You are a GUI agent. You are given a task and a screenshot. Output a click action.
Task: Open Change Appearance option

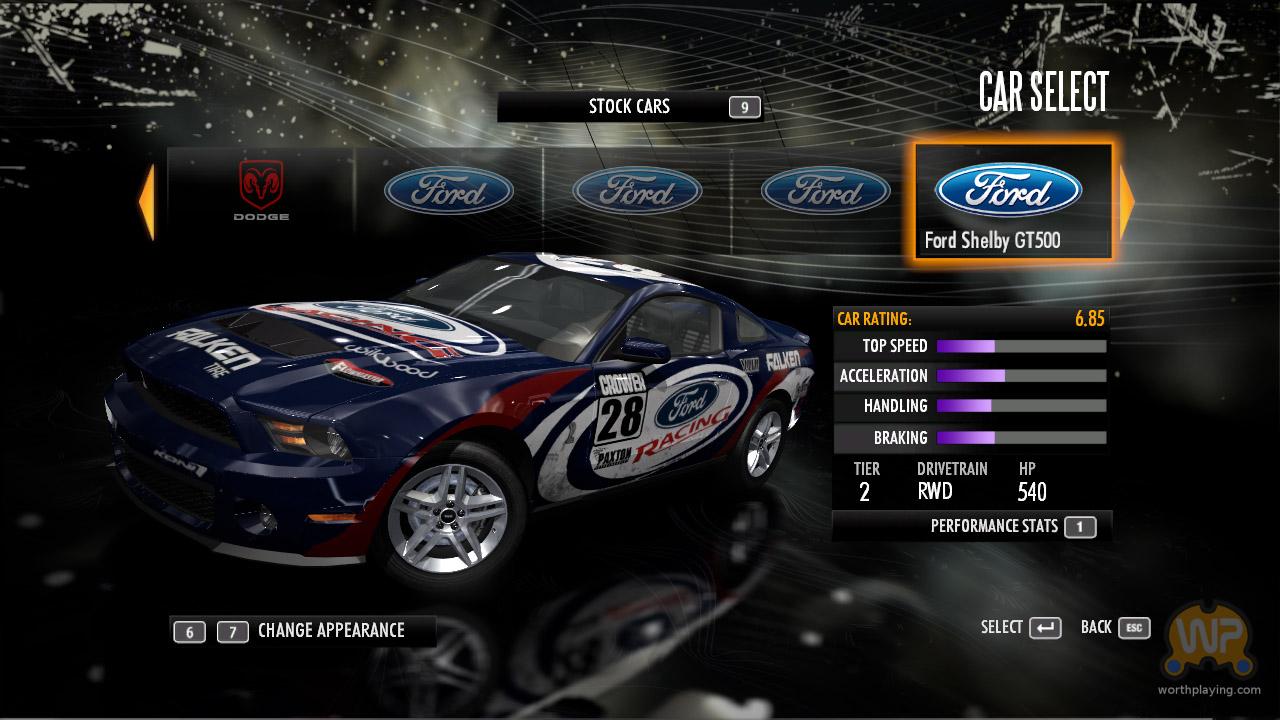[x=330, y=631]
